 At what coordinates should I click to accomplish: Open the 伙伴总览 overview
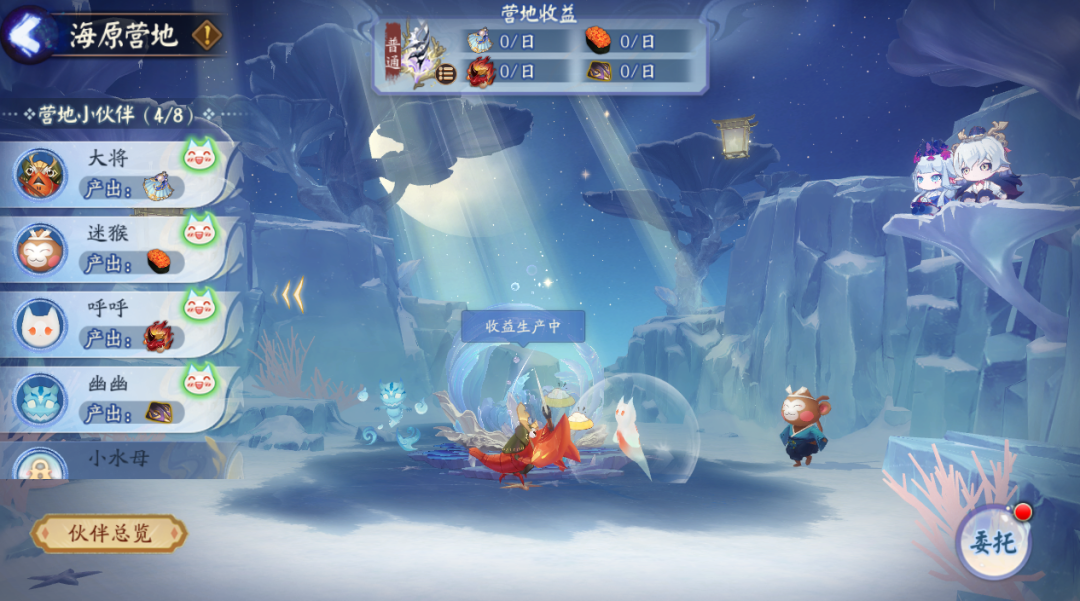tap(109, 533)
